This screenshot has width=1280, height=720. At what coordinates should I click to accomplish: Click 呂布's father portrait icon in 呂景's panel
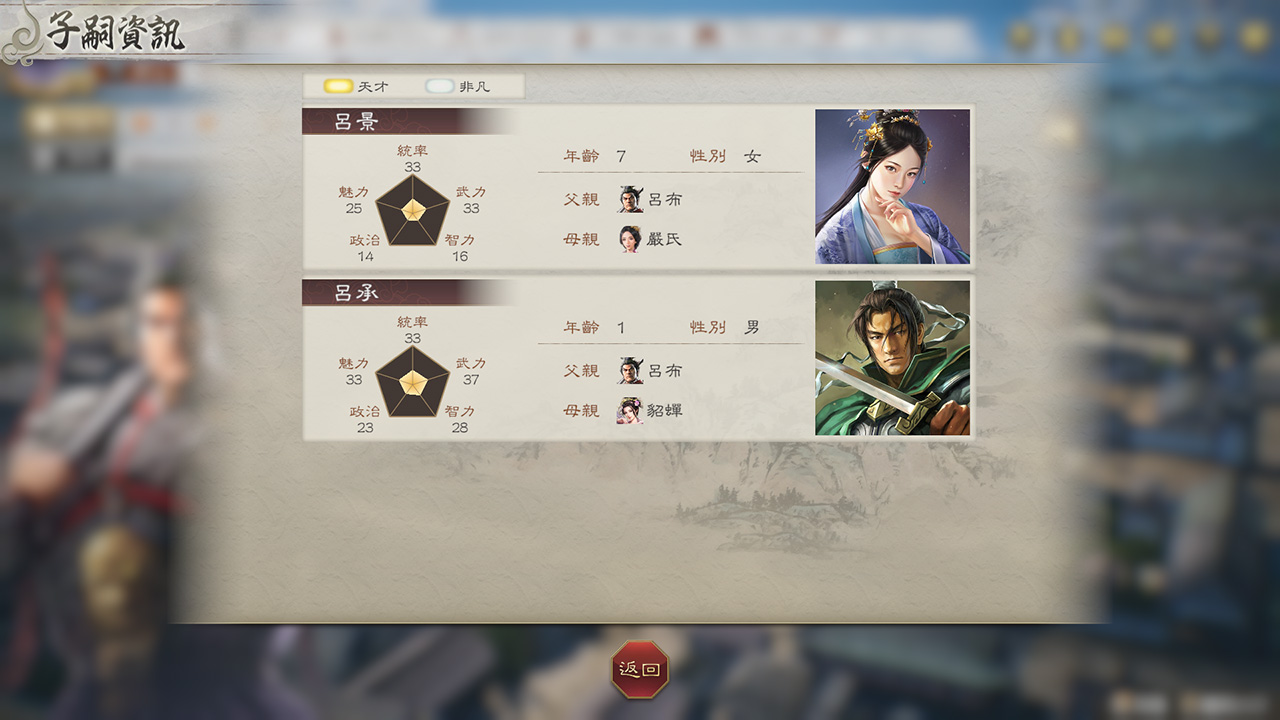point(628,199)
